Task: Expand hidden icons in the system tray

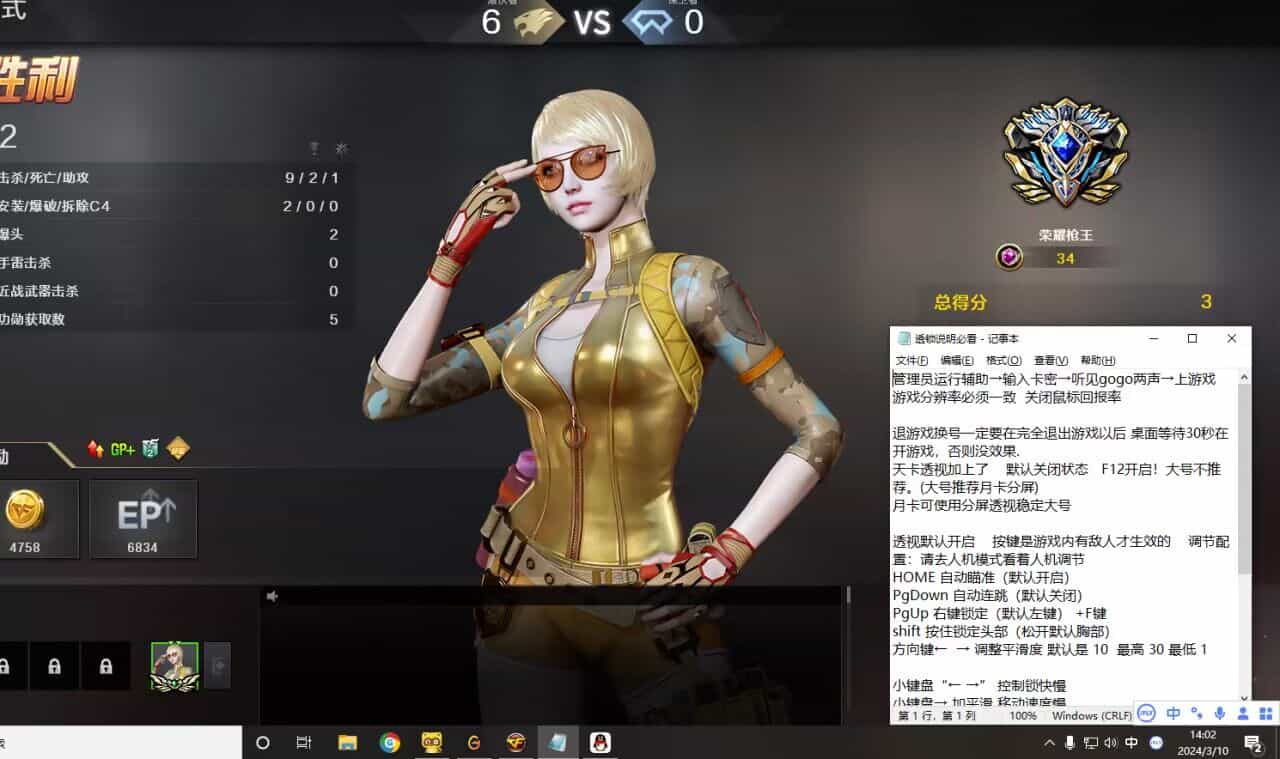Action: pyautogui.click(x=1048, y=743)
